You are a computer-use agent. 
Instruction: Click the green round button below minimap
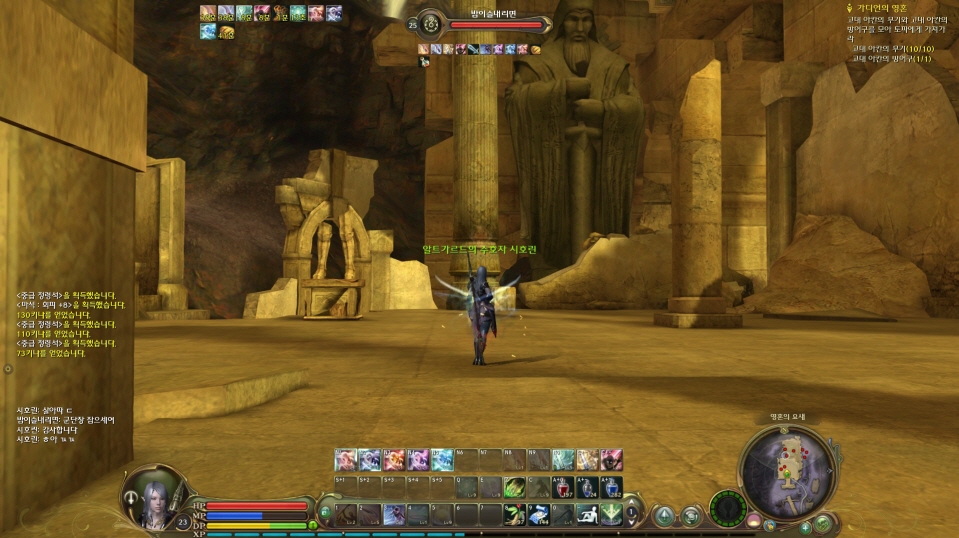[822, 522]
